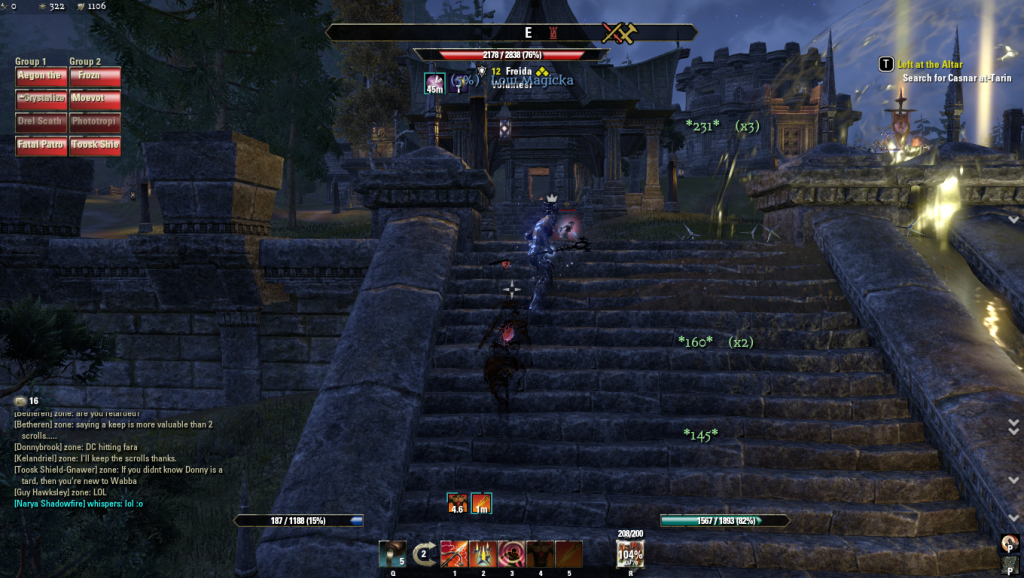This screenshot has width=1024, height=578.
Task: Activate the spiked burst ability in slot 2
Action: (483, 554)
